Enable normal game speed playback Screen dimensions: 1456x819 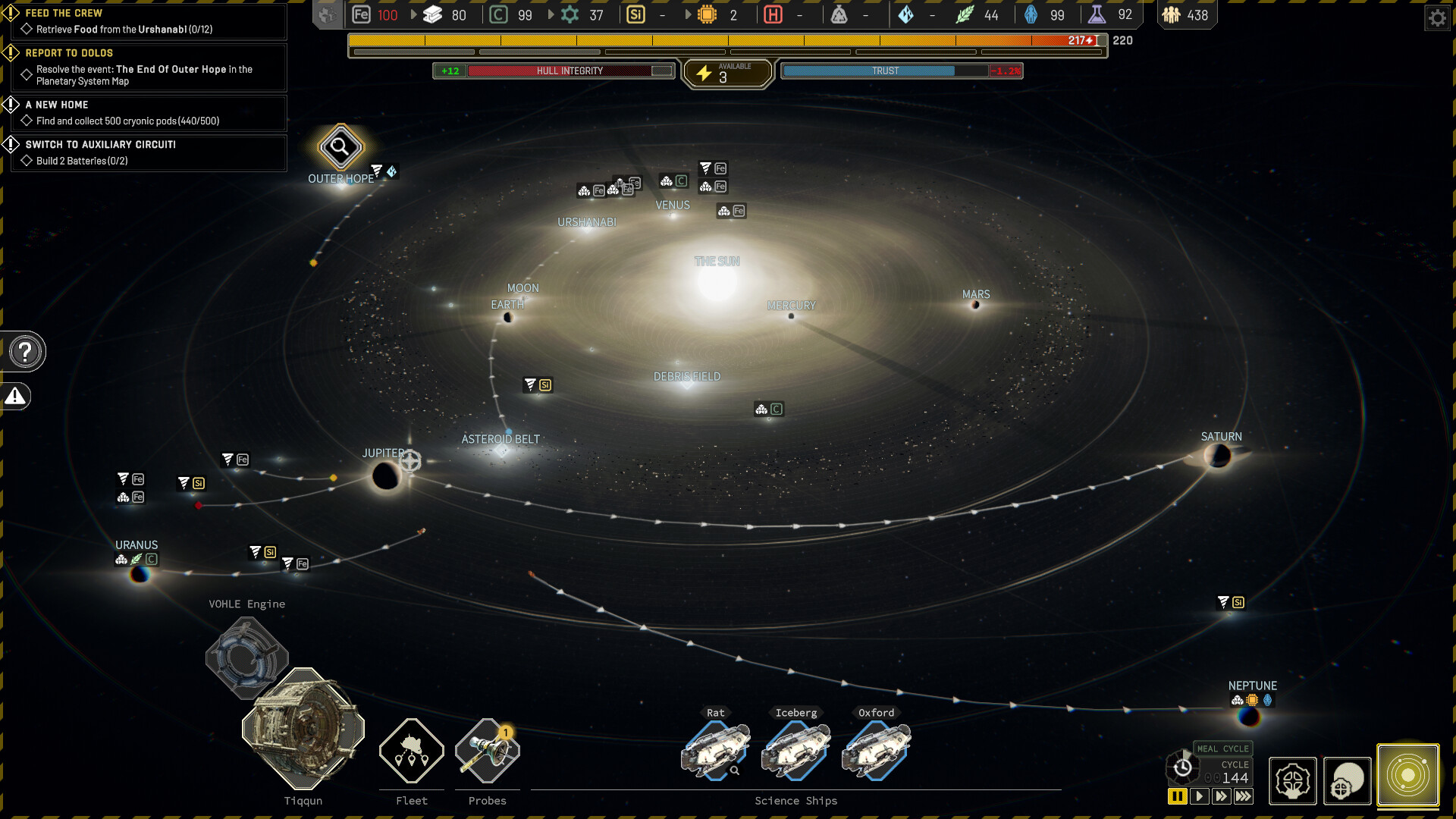click(1200, 796)
